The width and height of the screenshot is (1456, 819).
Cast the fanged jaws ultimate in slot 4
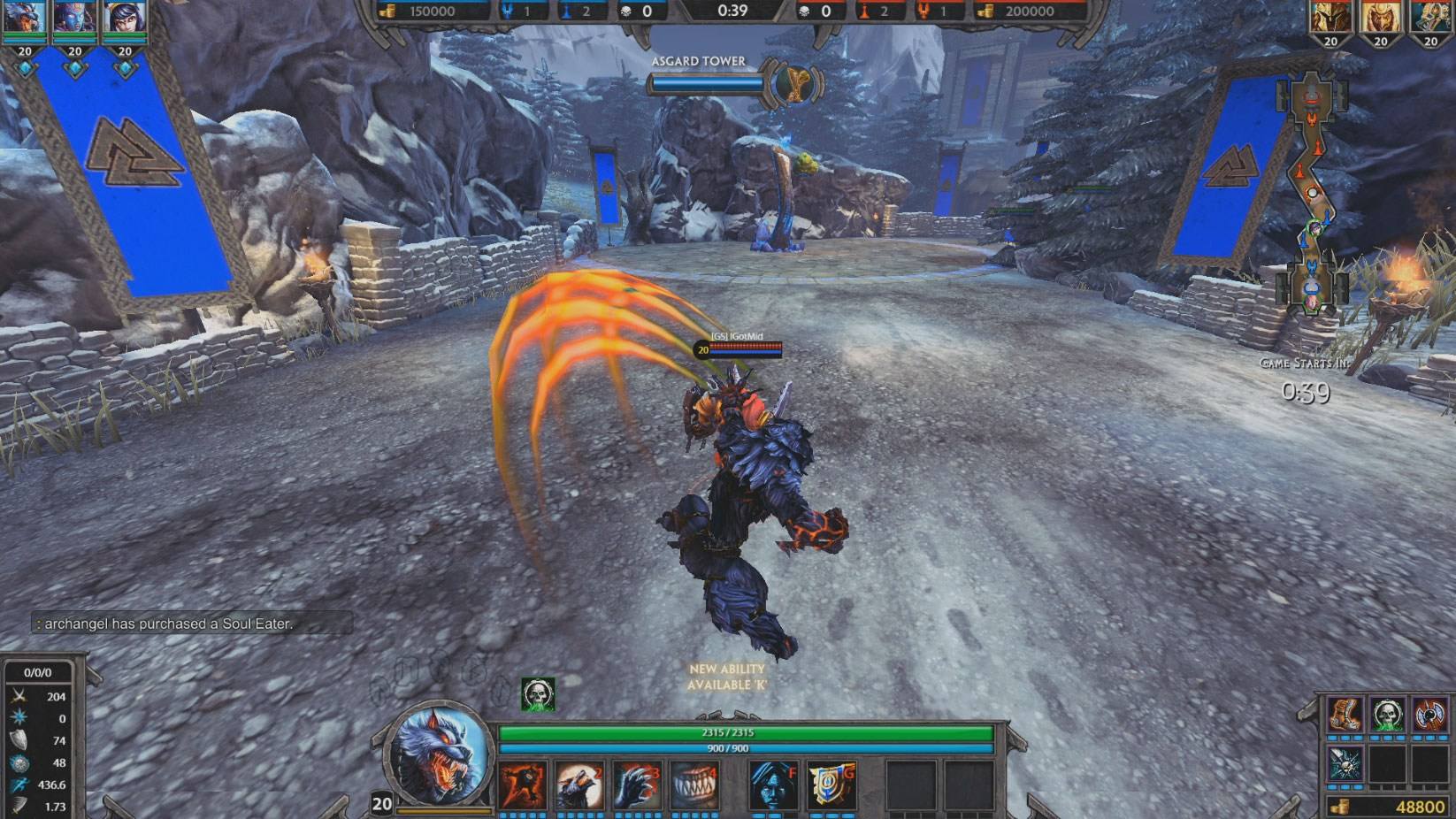(693, 785)
